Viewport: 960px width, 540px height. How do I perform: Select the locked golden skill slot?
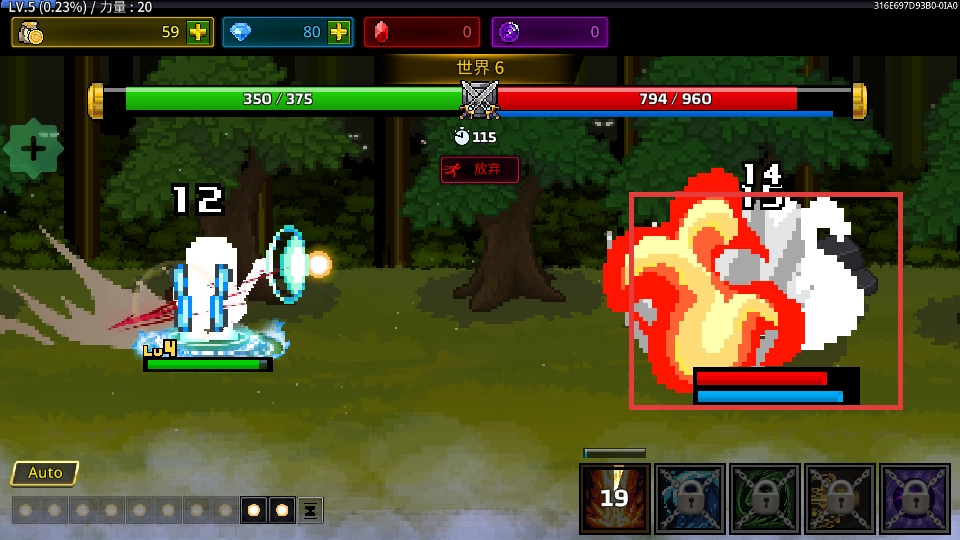[840, 498]
